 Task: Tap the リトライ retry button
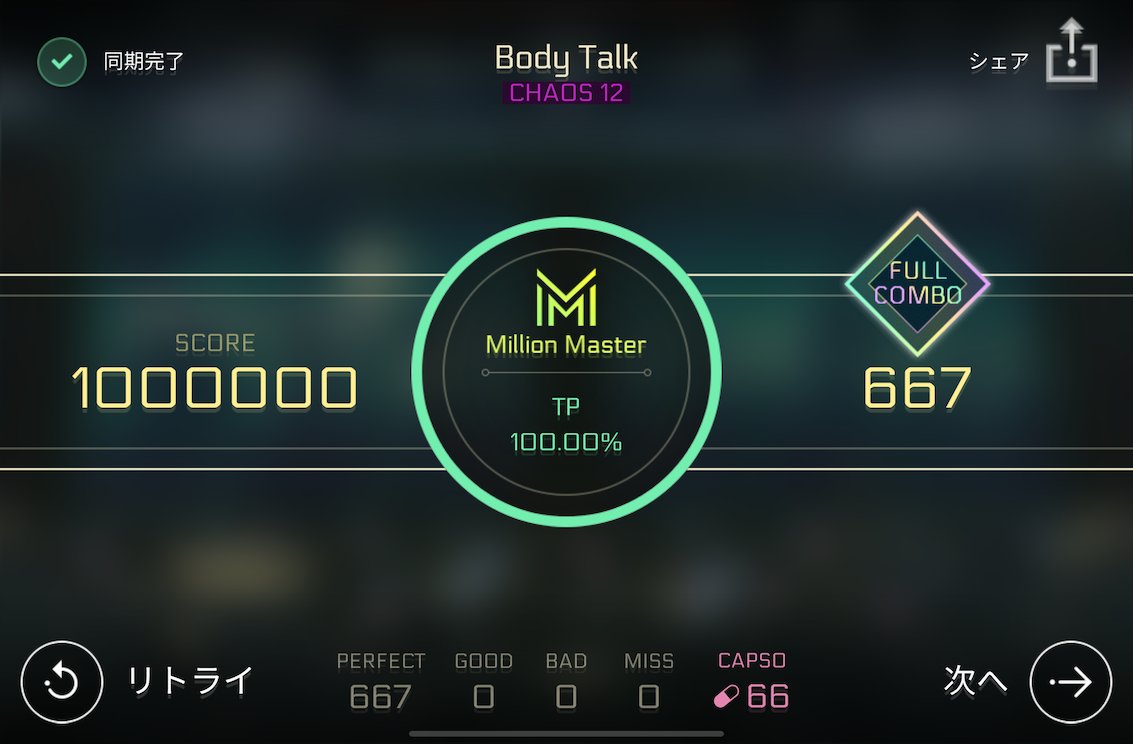(x=62, y=682)
